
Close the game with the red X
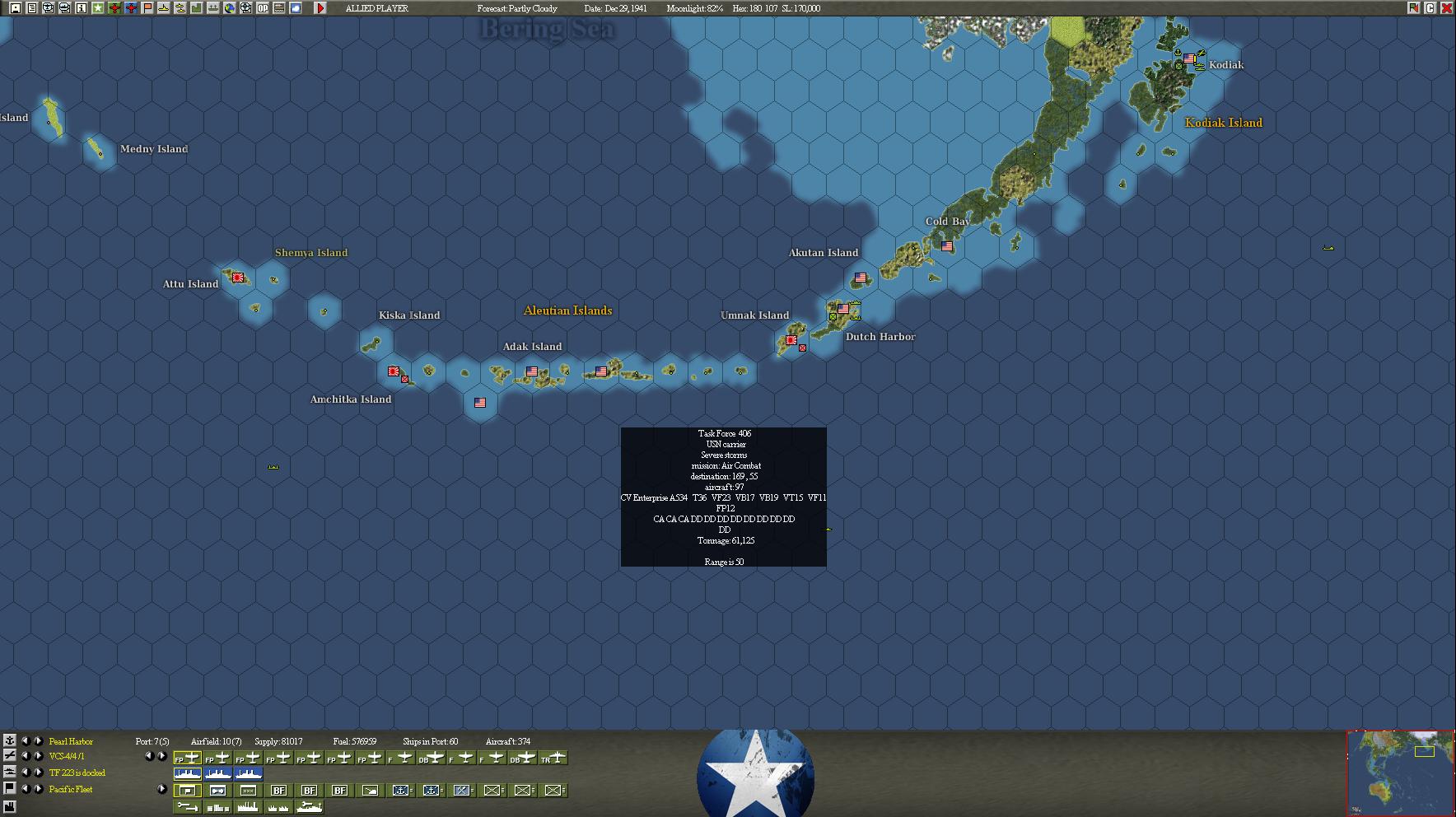[x=1446, y=8]
